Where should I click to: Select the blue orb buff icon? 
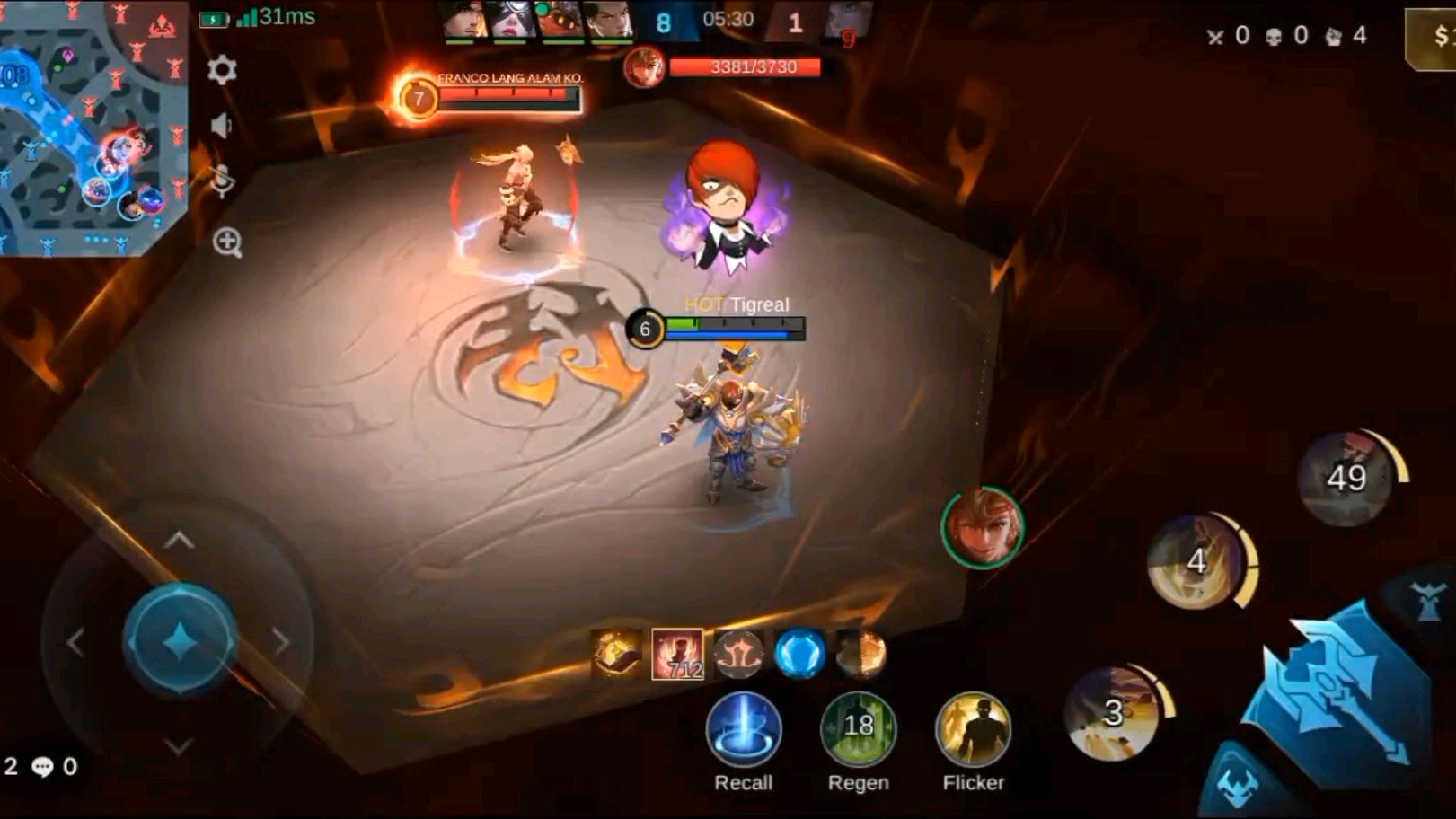(799, 653)
